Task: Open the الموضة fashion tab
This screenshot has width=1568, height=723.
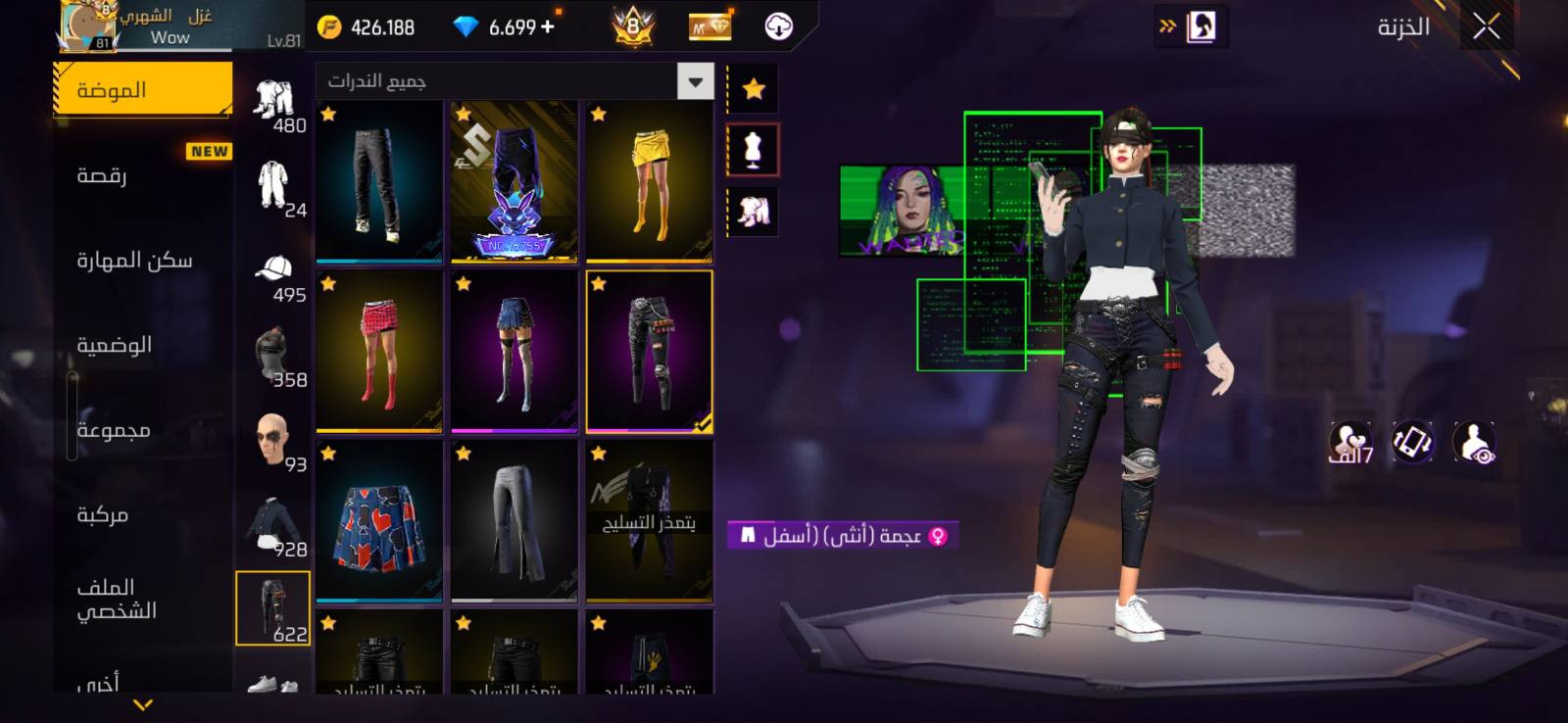Action: coord(143,90)
